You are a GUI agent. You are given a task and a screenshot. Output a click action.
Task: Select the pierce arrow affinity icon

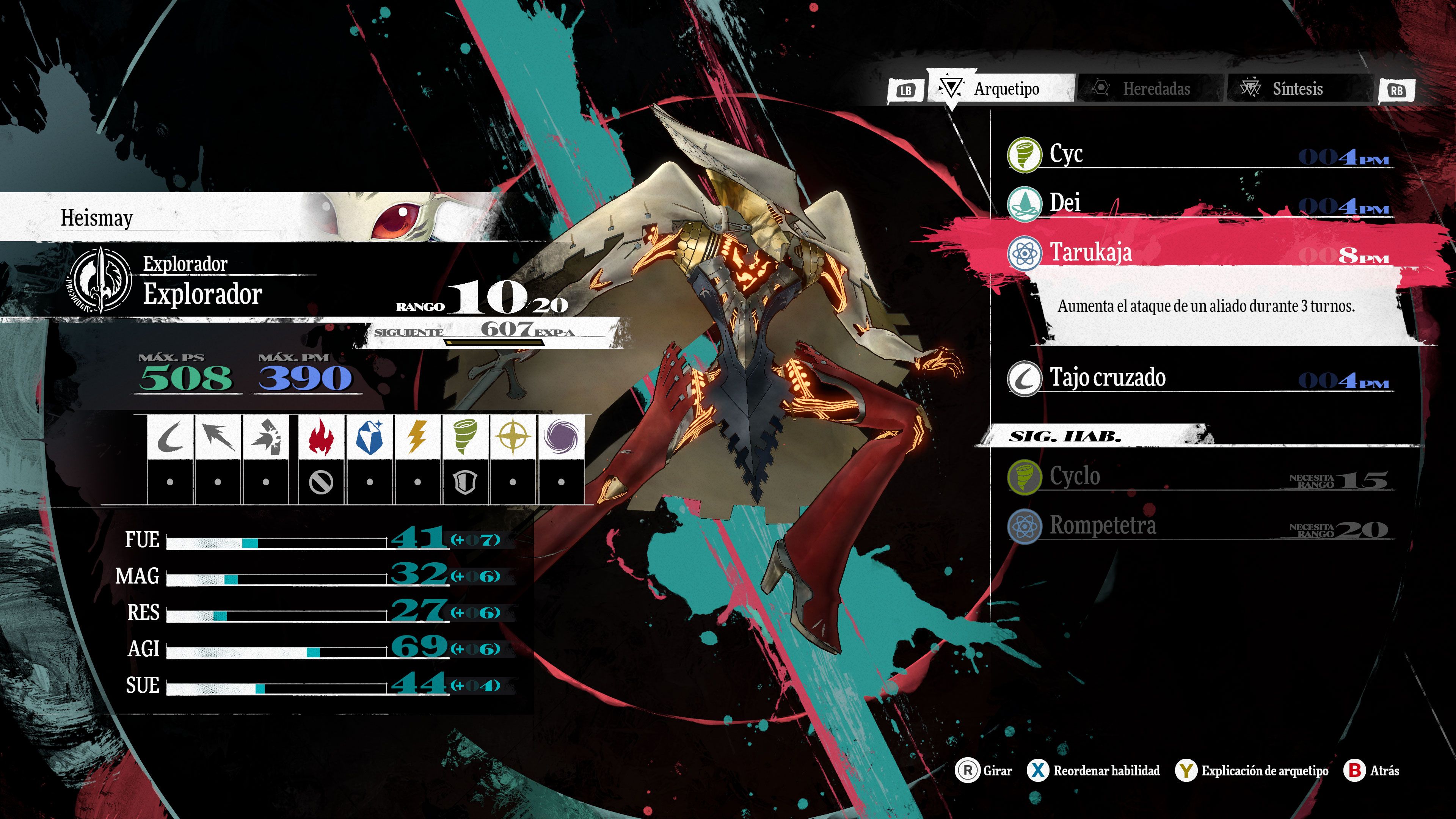pos(218,438)
